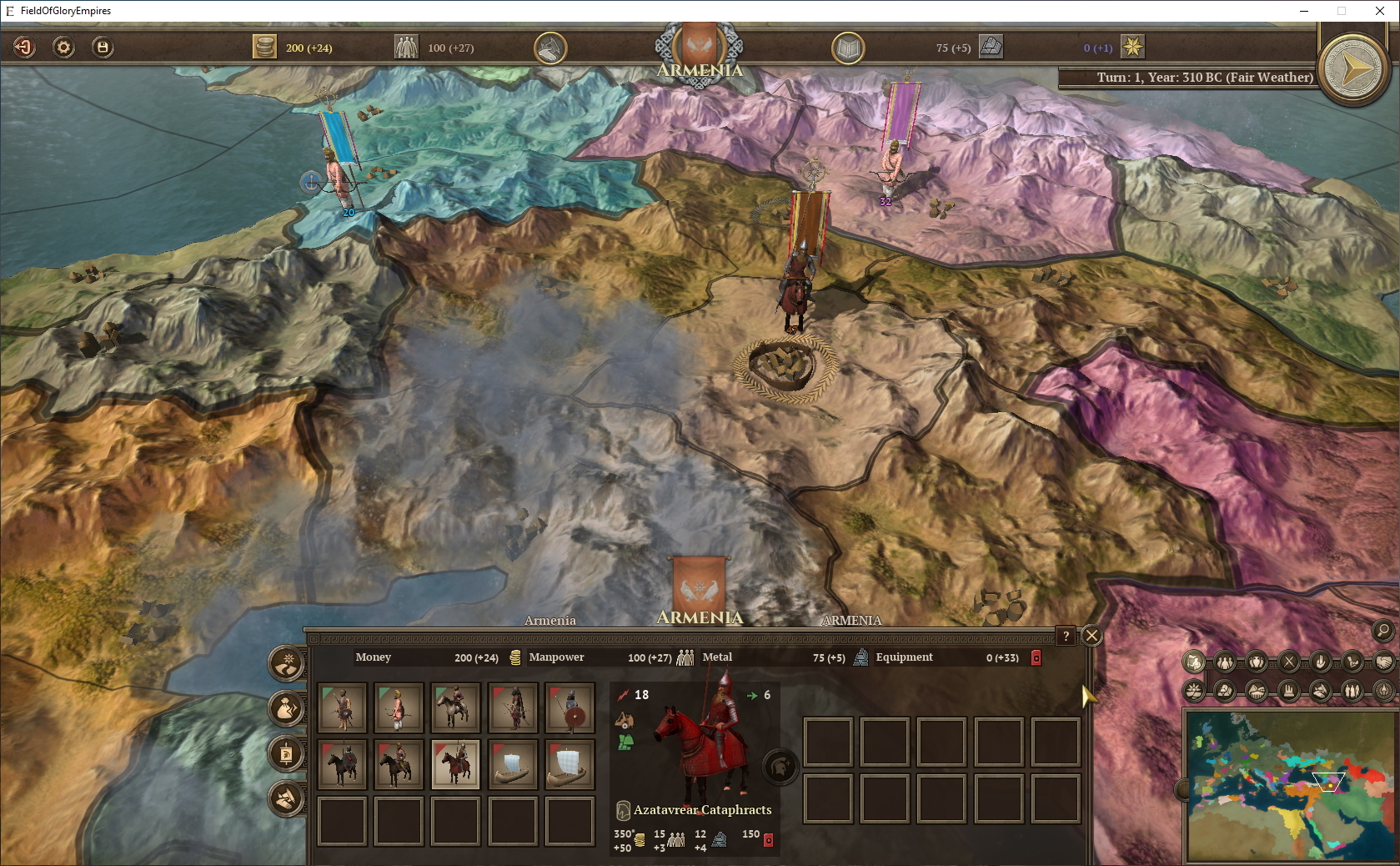Viewport: 1400px width, 866px height.
Task: Open the ledger book icon in top bar
Action: [848, 48]
